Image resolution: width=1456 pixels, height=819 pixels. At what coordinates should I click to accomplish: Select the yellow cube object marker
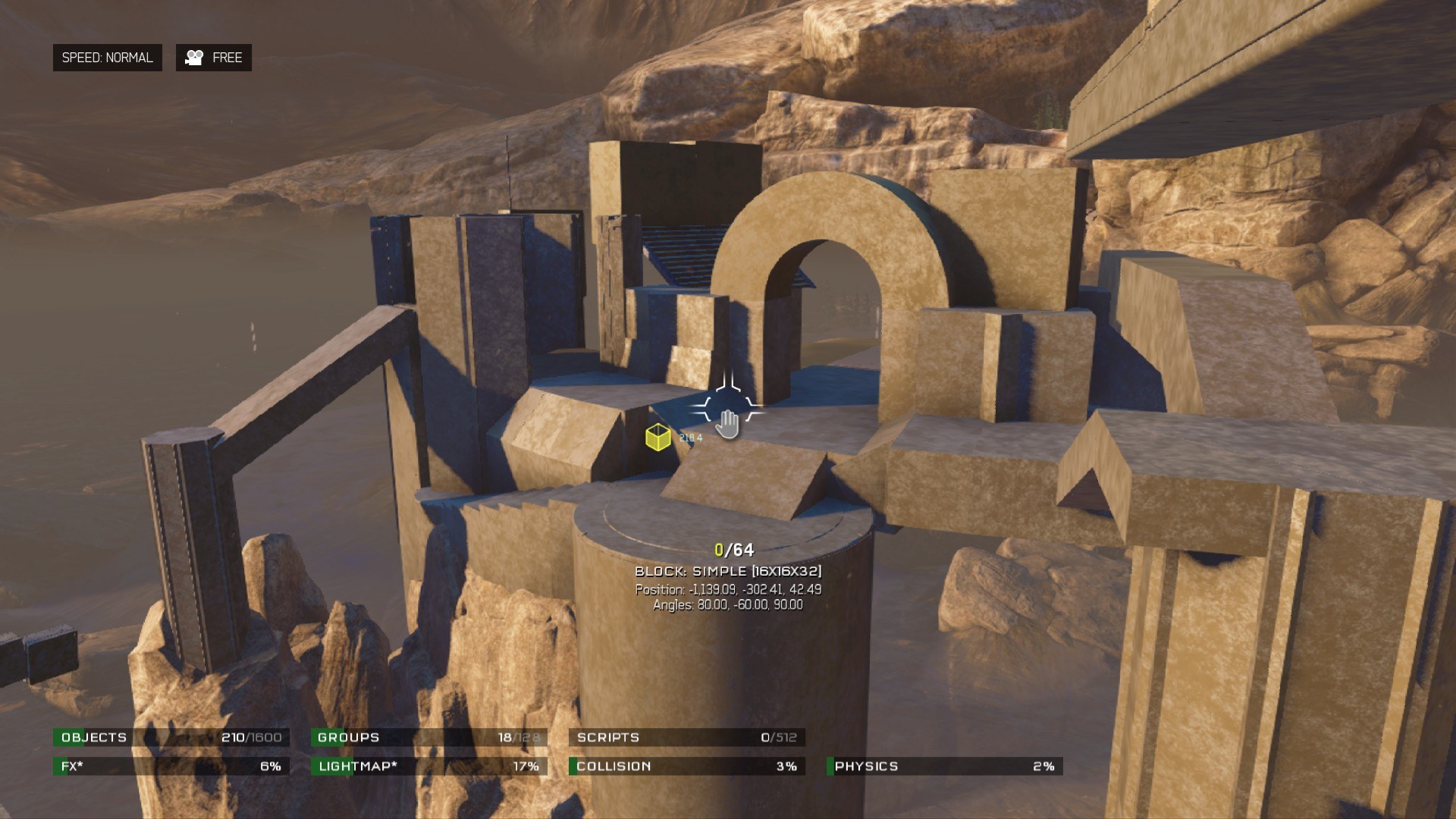point(657,438)
